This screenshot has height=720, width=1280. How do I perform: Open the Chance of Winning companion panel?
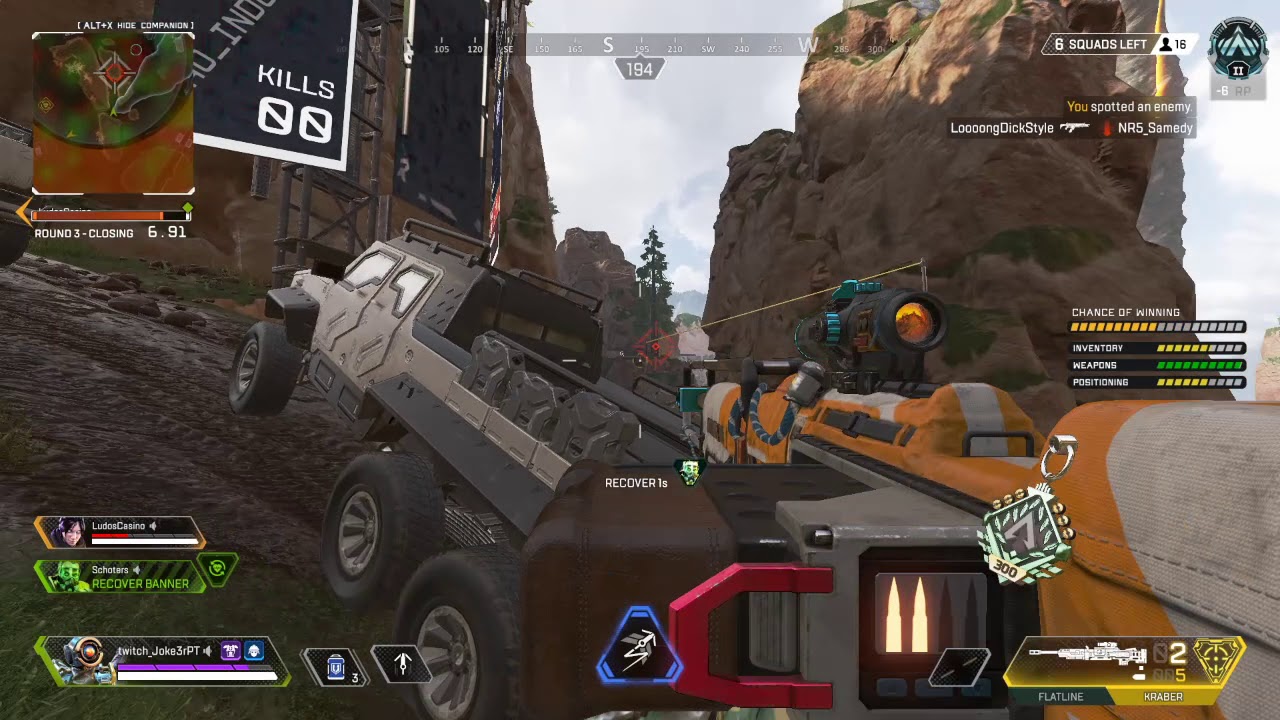(x=1157, y=347)
